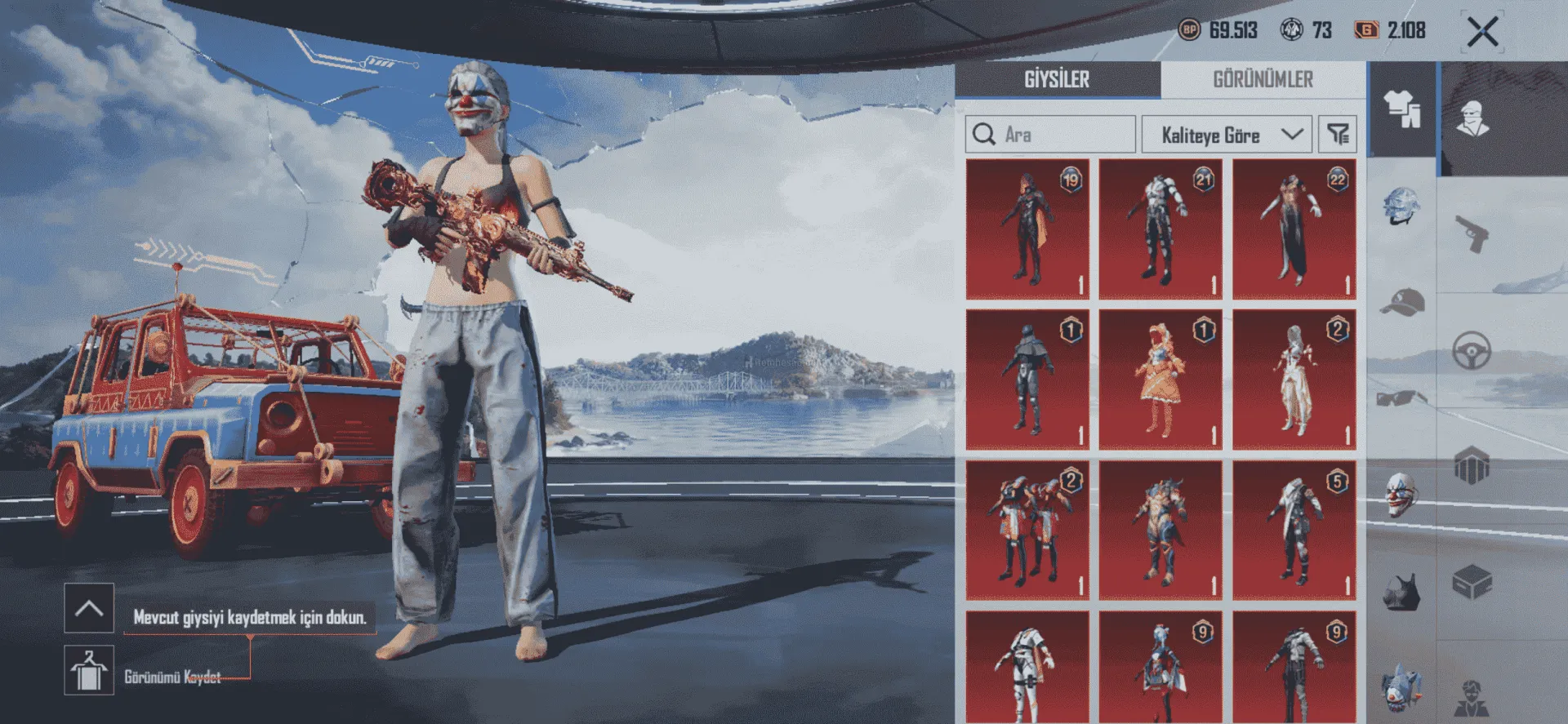Save look via Görünümü Kaydet hanger button
Viewport: 1568px width, 724px height.
89,671
